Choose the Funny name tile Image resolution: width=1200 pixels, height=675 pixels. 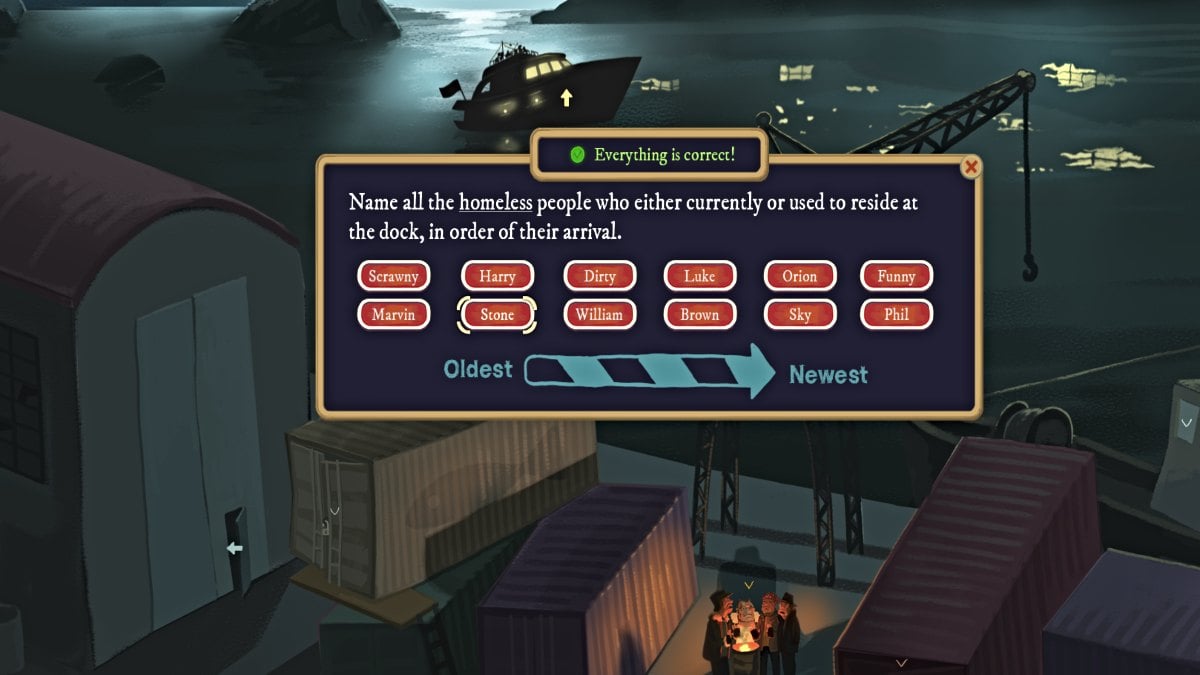coord(896,276)
